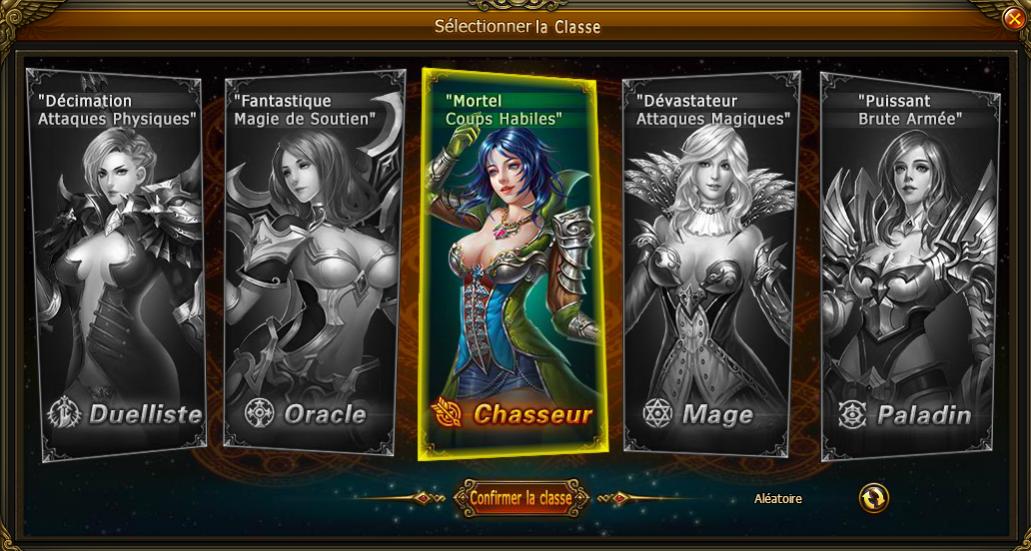Close the class selection window
The height and width of the screenshot is (551, 1031).
click(1013, 18)
